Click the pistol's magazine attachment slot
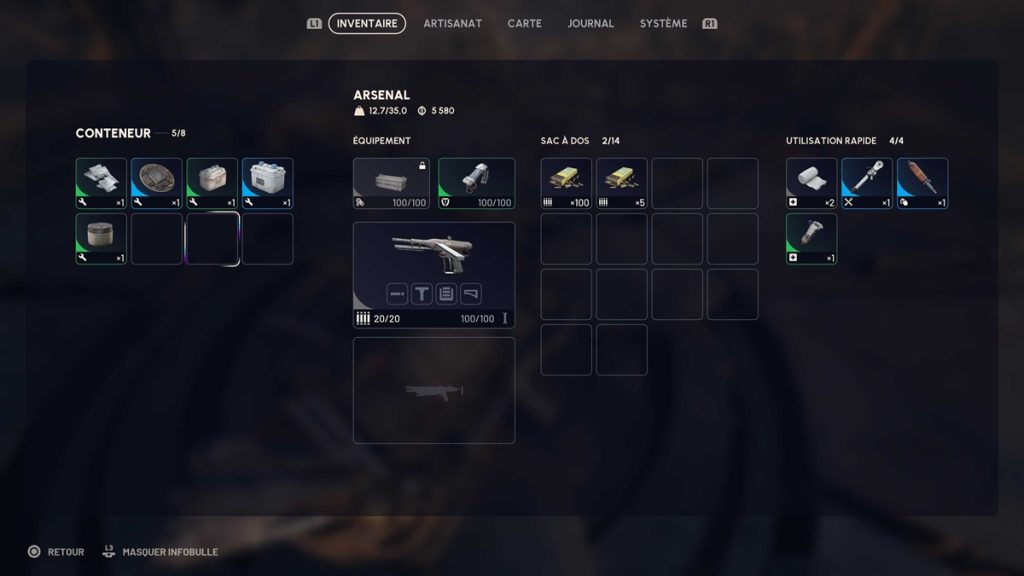This screenshot has height=576, width=1024. [446, 294]
